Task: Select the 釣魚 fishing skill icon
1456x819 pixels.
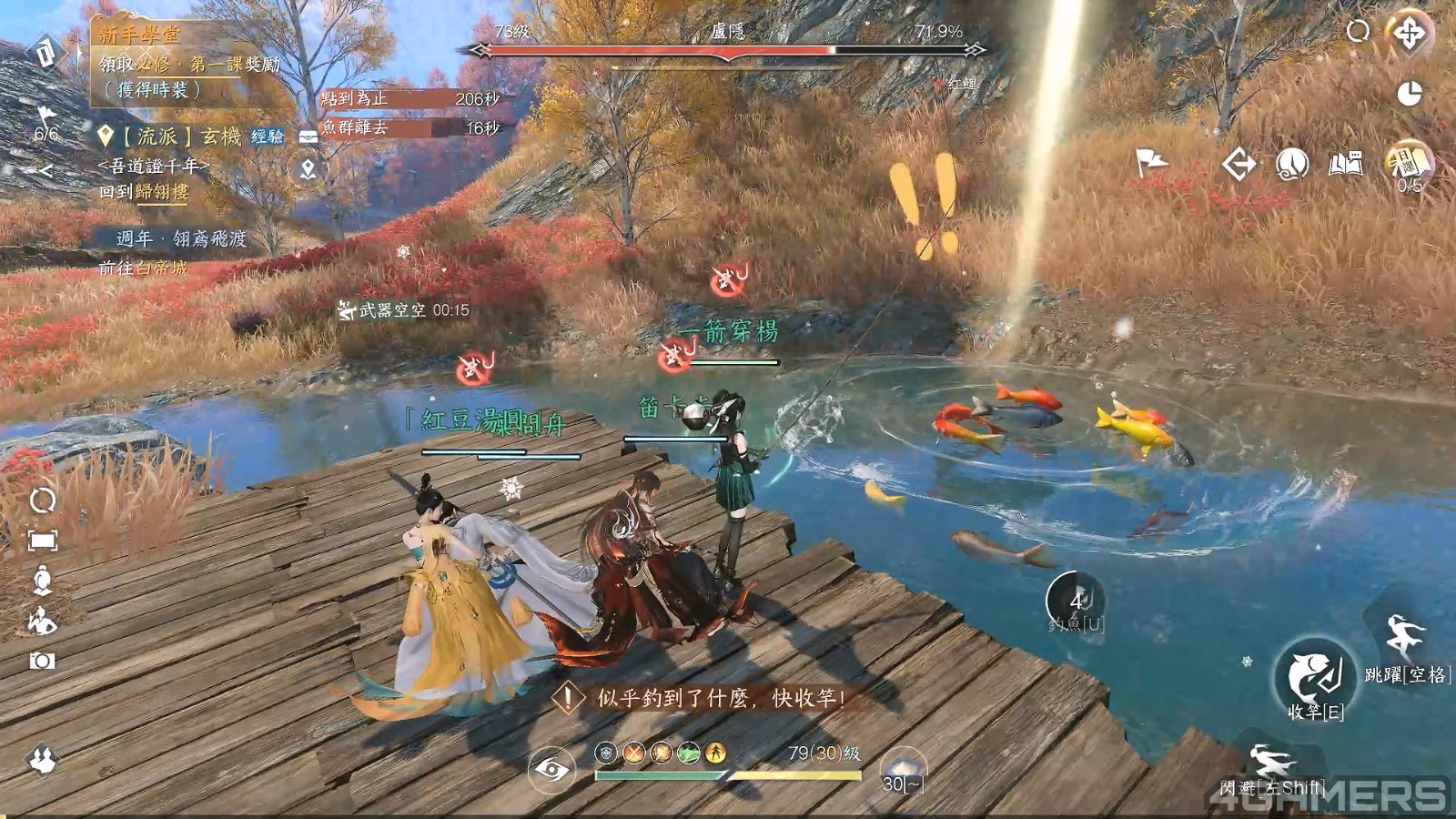Action: pos(1076,602)
